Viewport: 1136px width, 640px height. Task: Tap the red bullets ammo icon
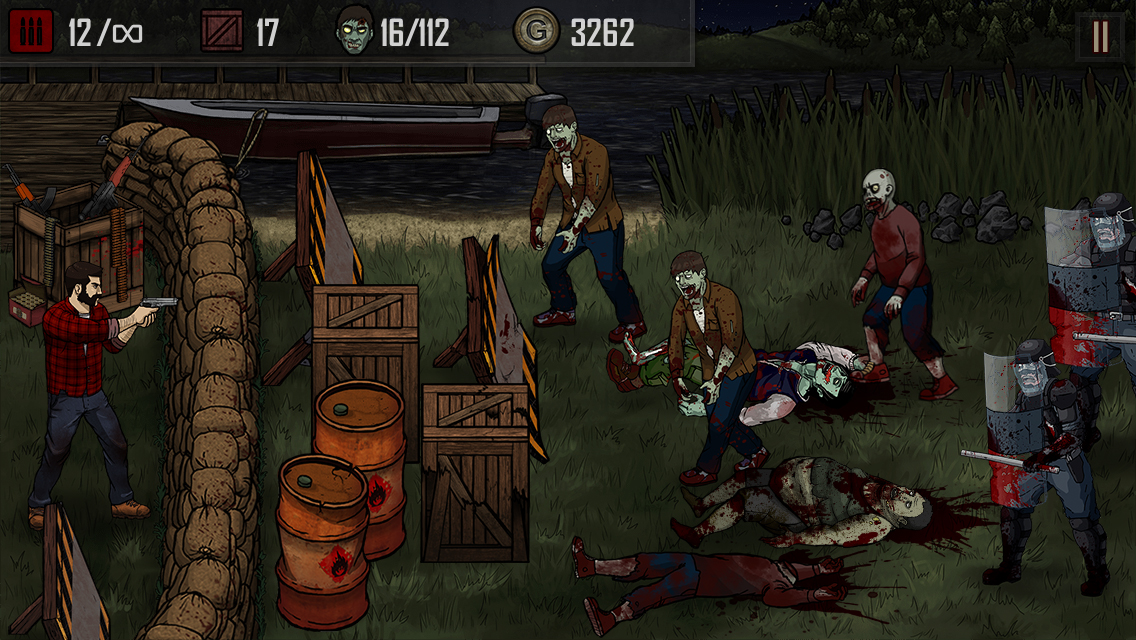31,32
